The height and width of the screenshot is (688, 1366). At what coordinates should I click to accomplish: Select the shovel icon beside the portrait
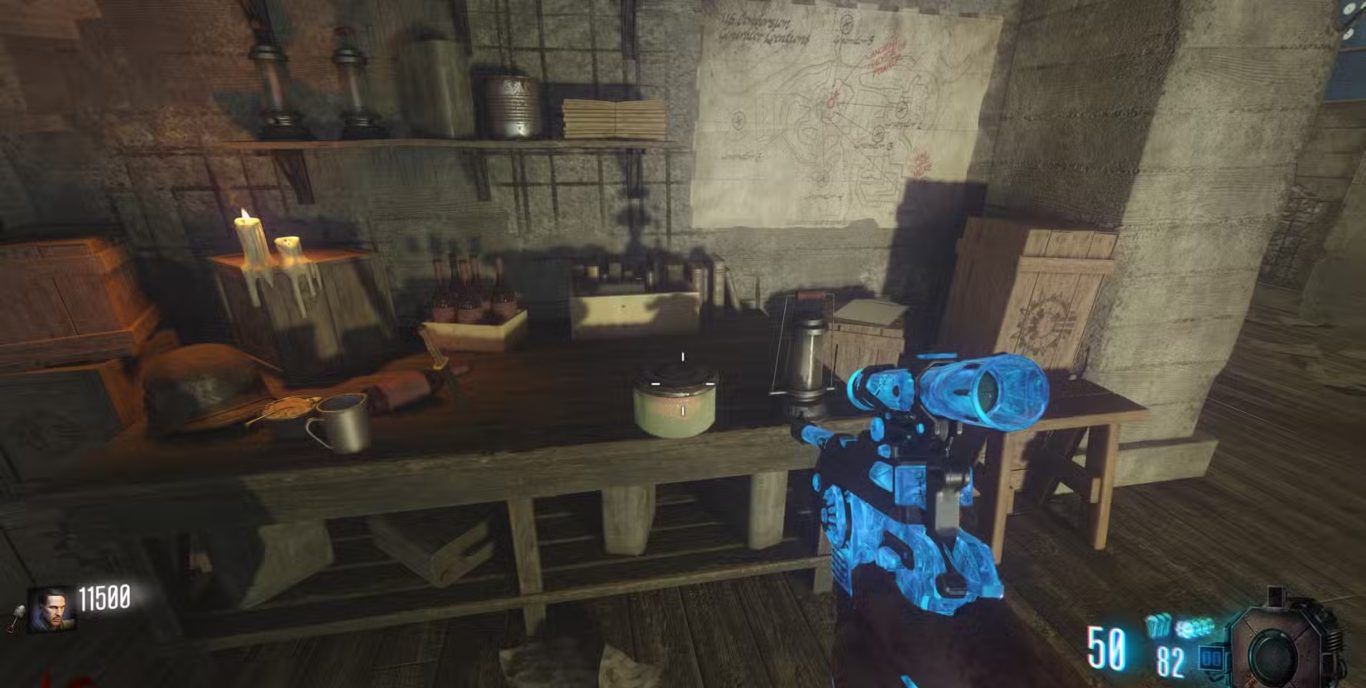point(17,619)
